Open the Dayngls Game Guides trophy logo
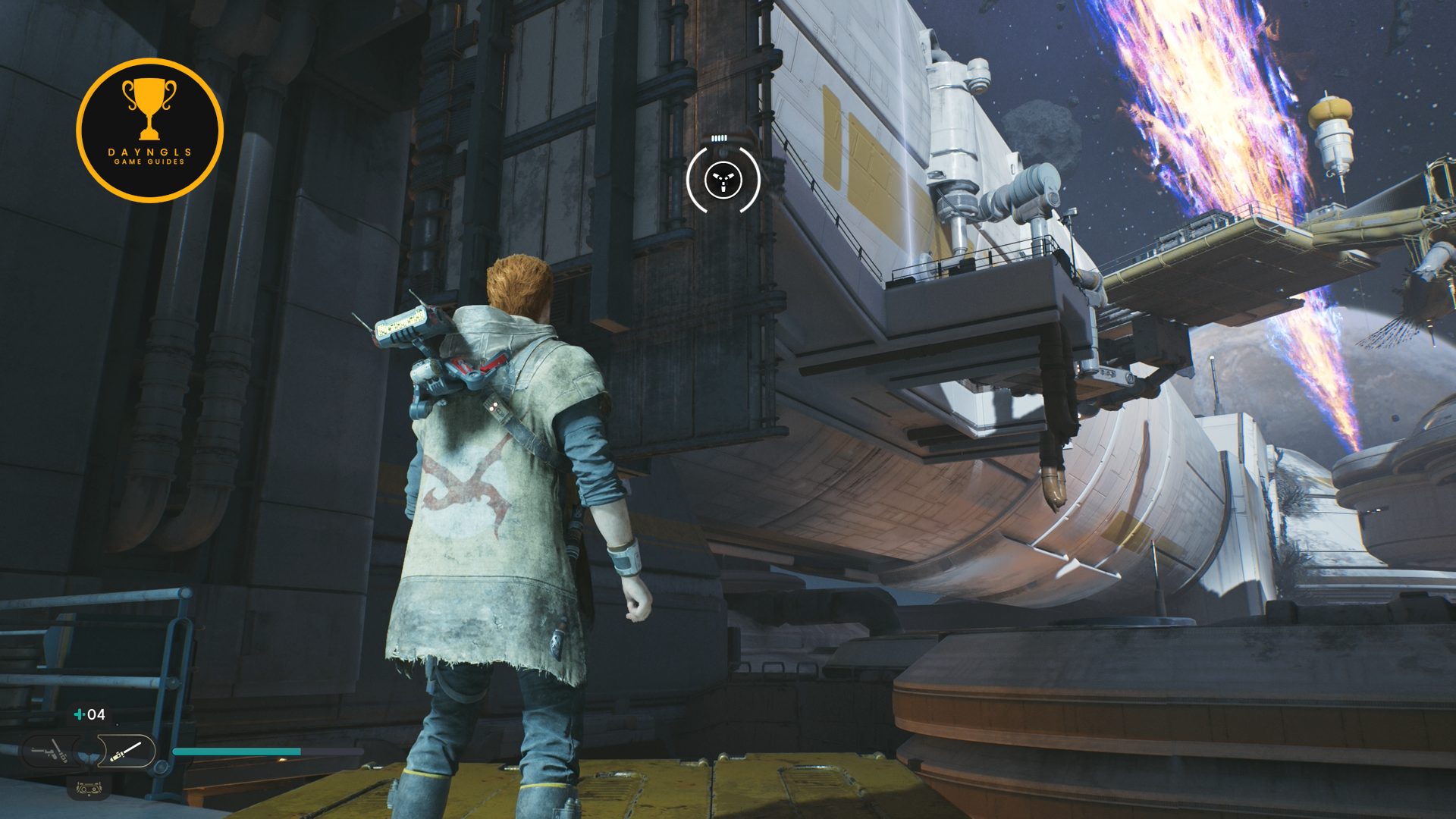Image resolution: width=1456 pixels, height=819 pixels. coord(150,130)
